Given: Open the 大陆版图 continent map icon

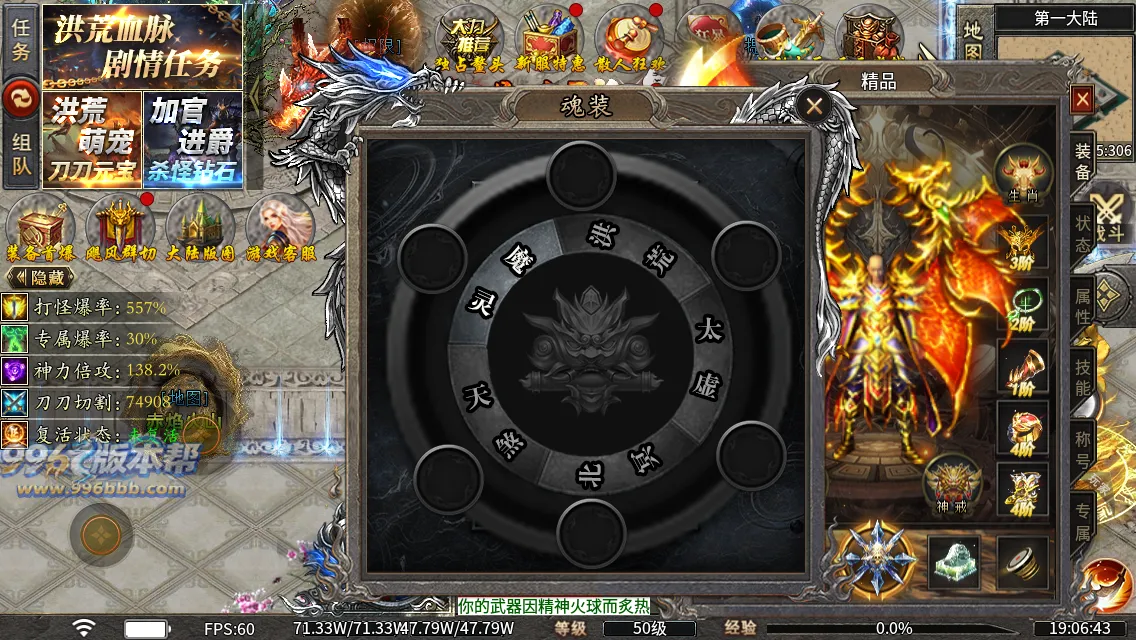Looking at the screenshot, I should 201,230.
